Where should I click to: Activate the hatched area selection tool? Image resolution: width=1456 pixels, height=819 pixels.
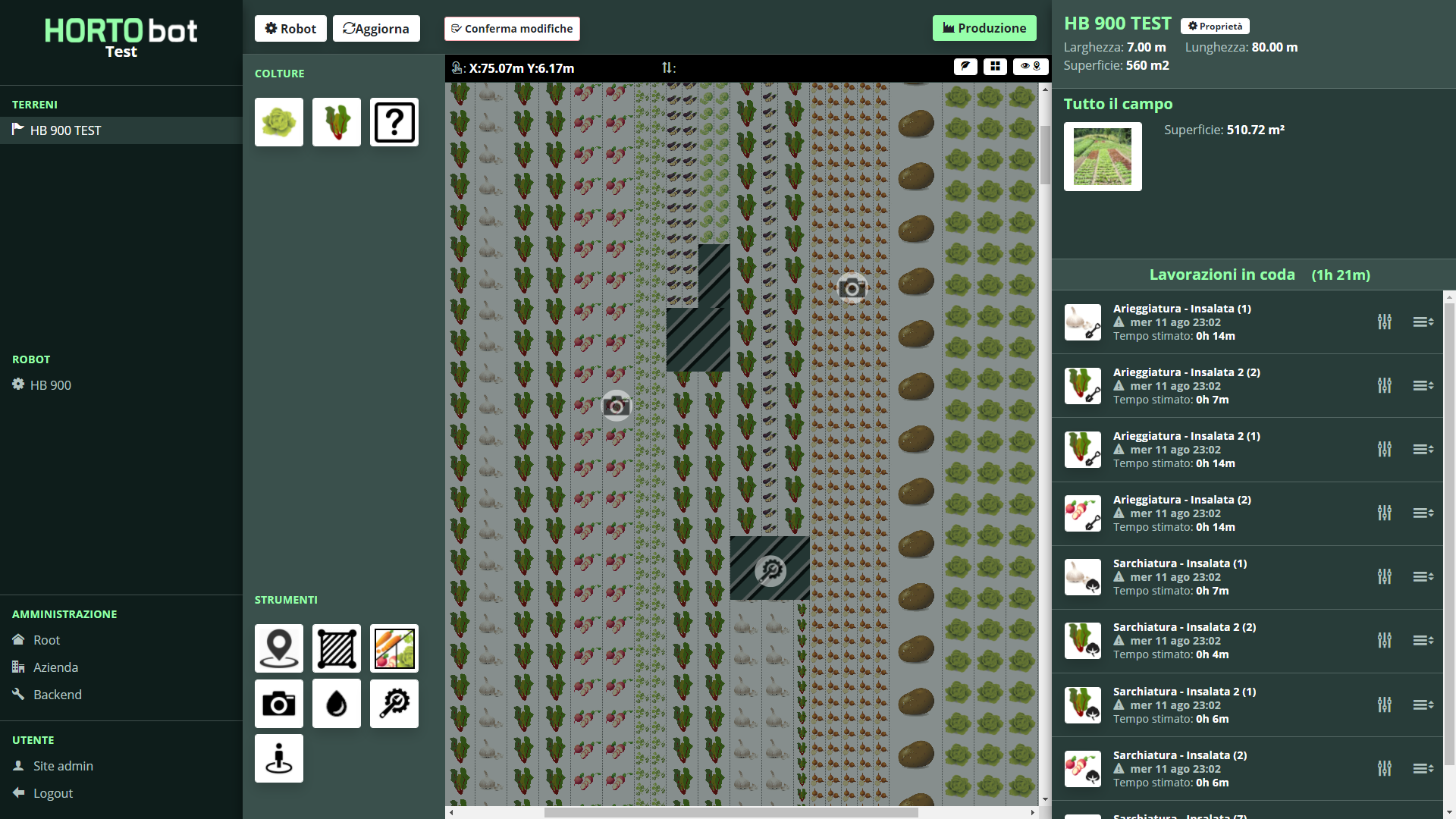[337, 648]
